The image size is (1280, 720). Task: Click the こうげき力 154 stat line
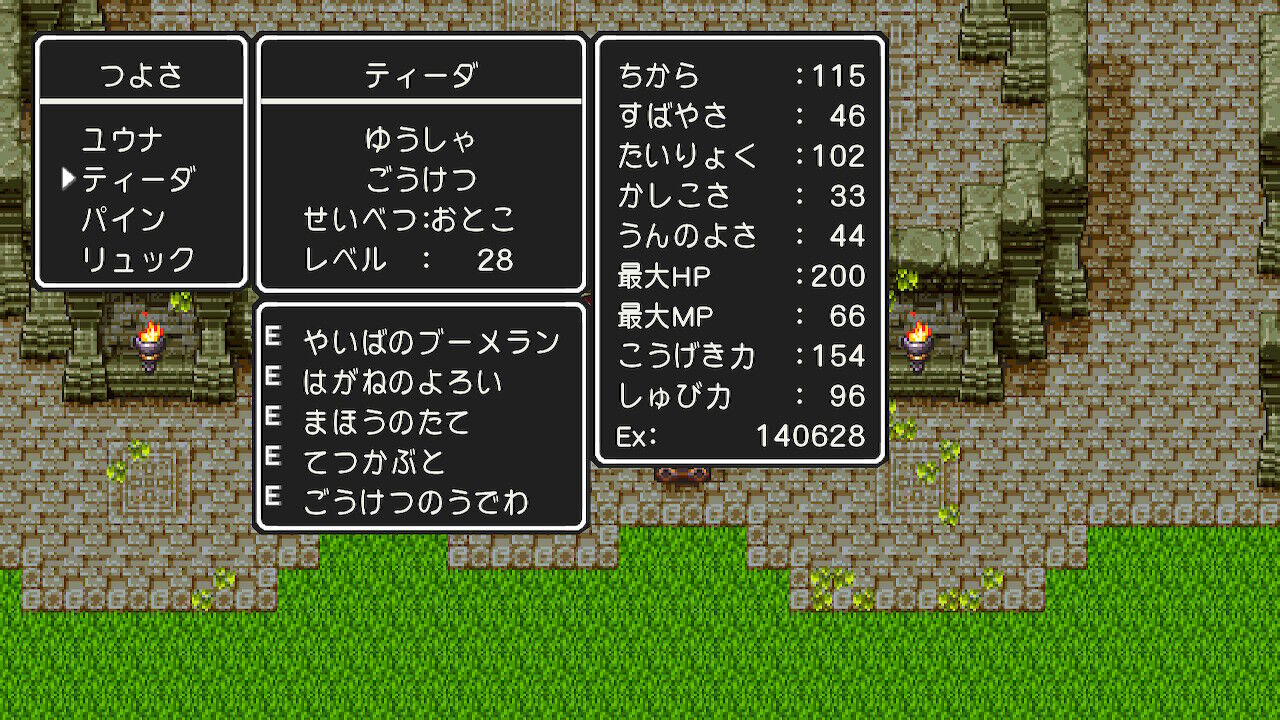(x=740, y=356)
